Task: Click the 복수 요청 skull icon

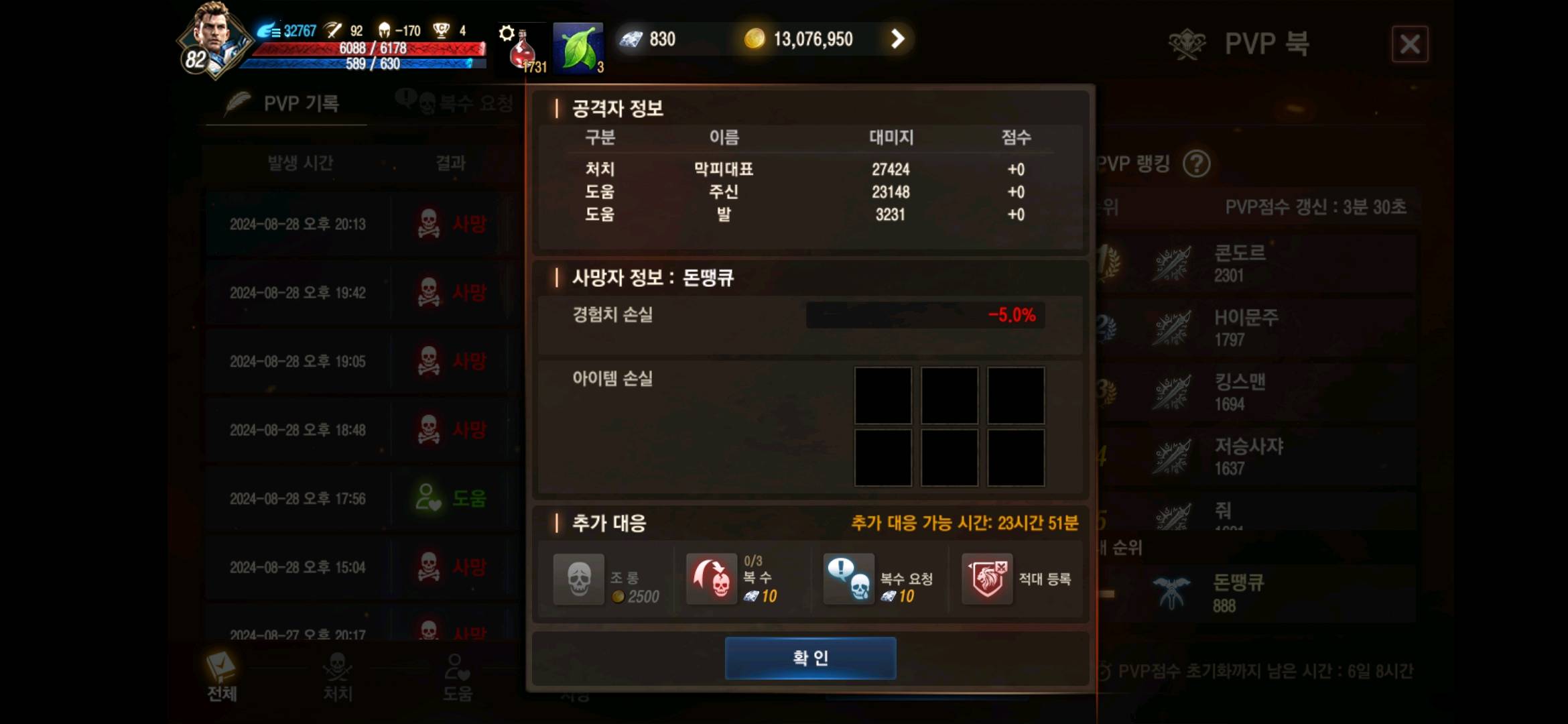Action: point(849,579)
